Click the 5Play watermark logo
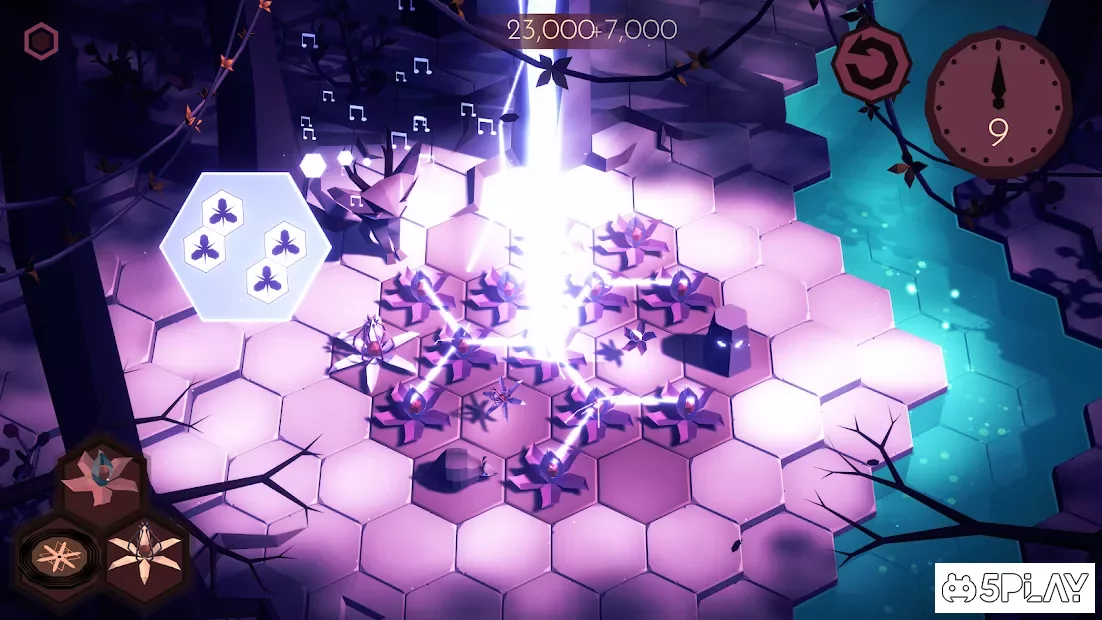Screen dimensions: 1102x620 [1016, 589]
